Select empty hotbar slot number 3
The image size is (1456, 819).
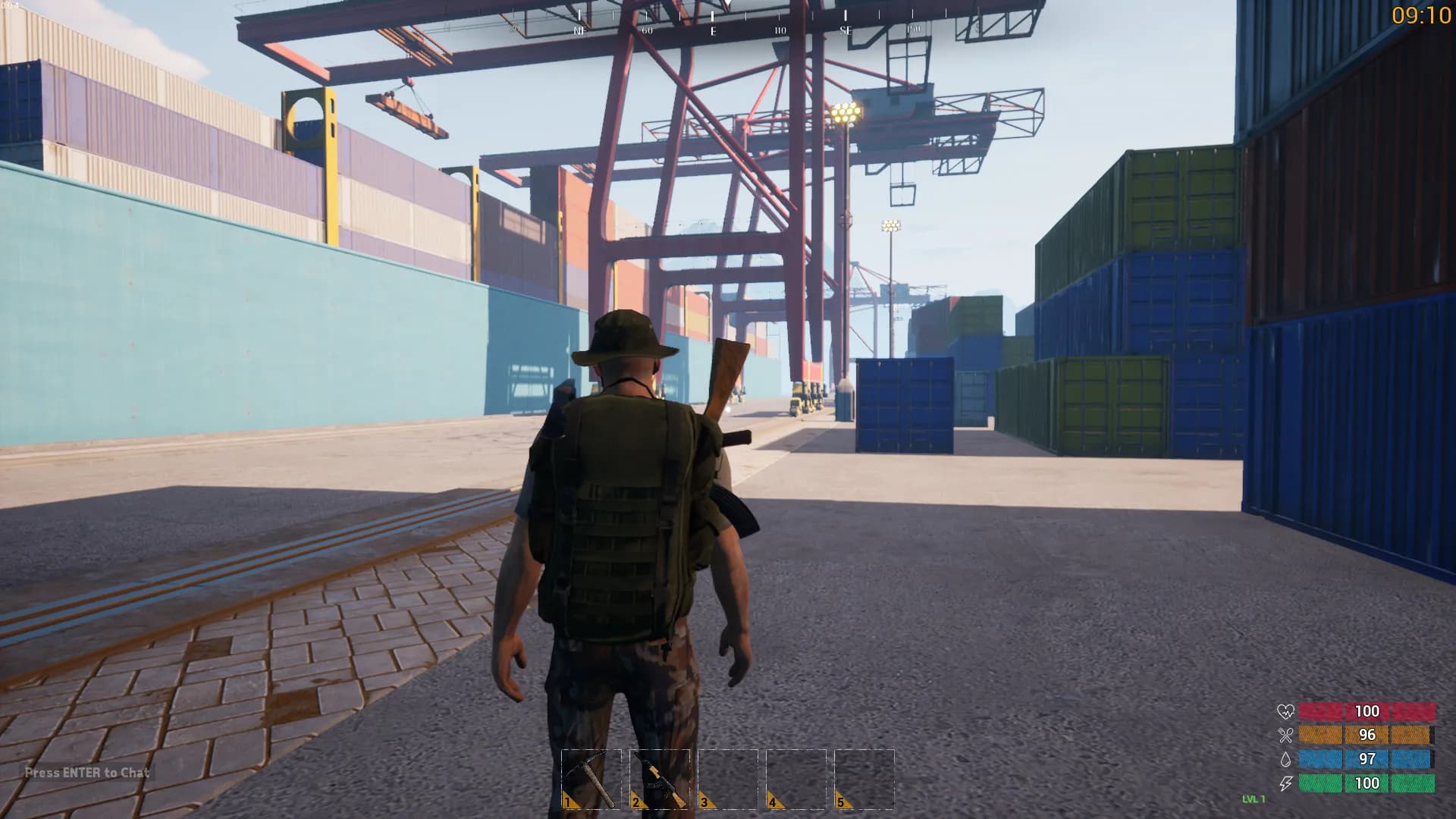(728, 779)
